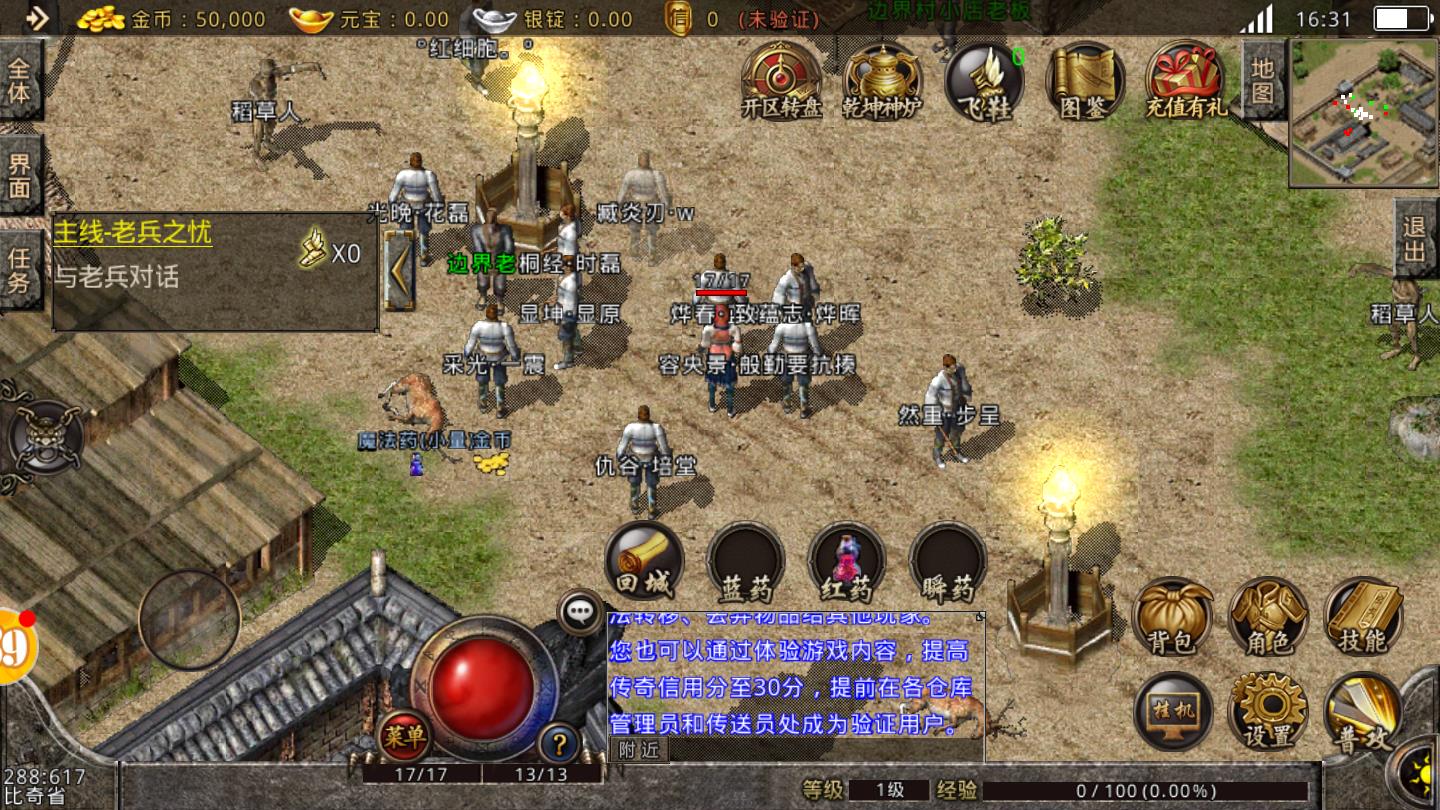Select the 全体 side tab

tap(20, 80)
